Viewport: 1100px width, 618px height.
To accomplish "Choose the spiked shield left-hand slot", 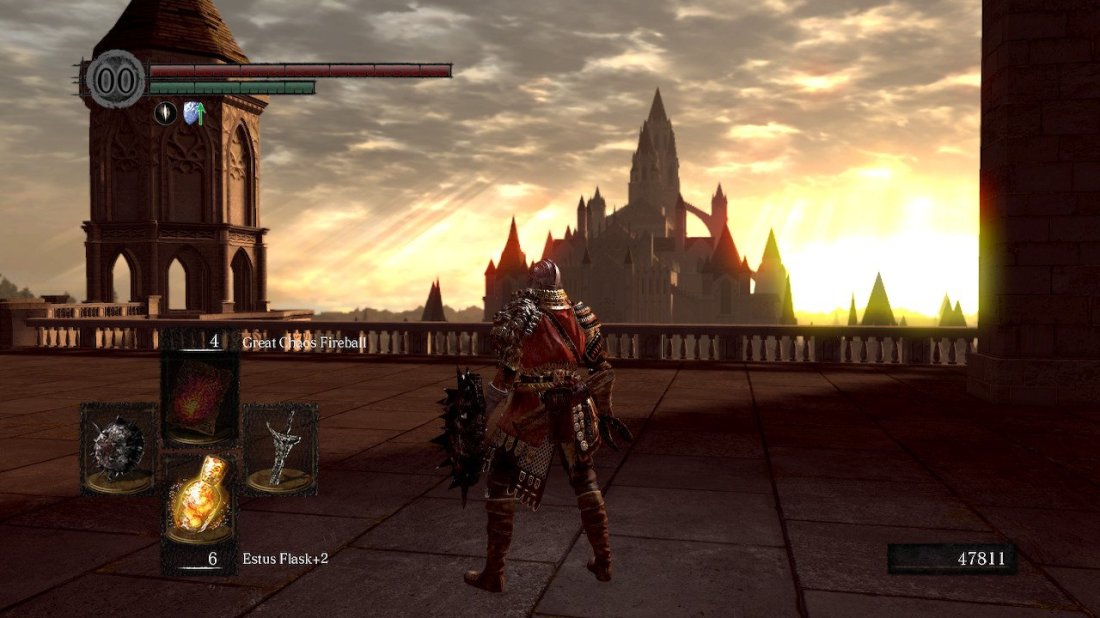I will (x=119, y=448).
